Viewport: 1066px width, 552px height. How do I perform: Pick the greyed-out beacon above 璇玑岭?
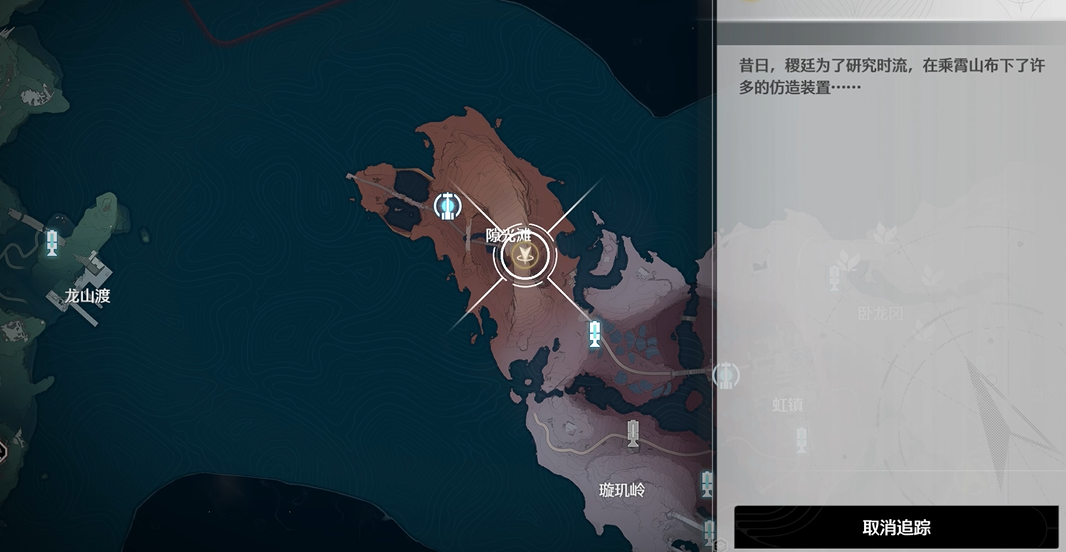click(x=631, y=433)
